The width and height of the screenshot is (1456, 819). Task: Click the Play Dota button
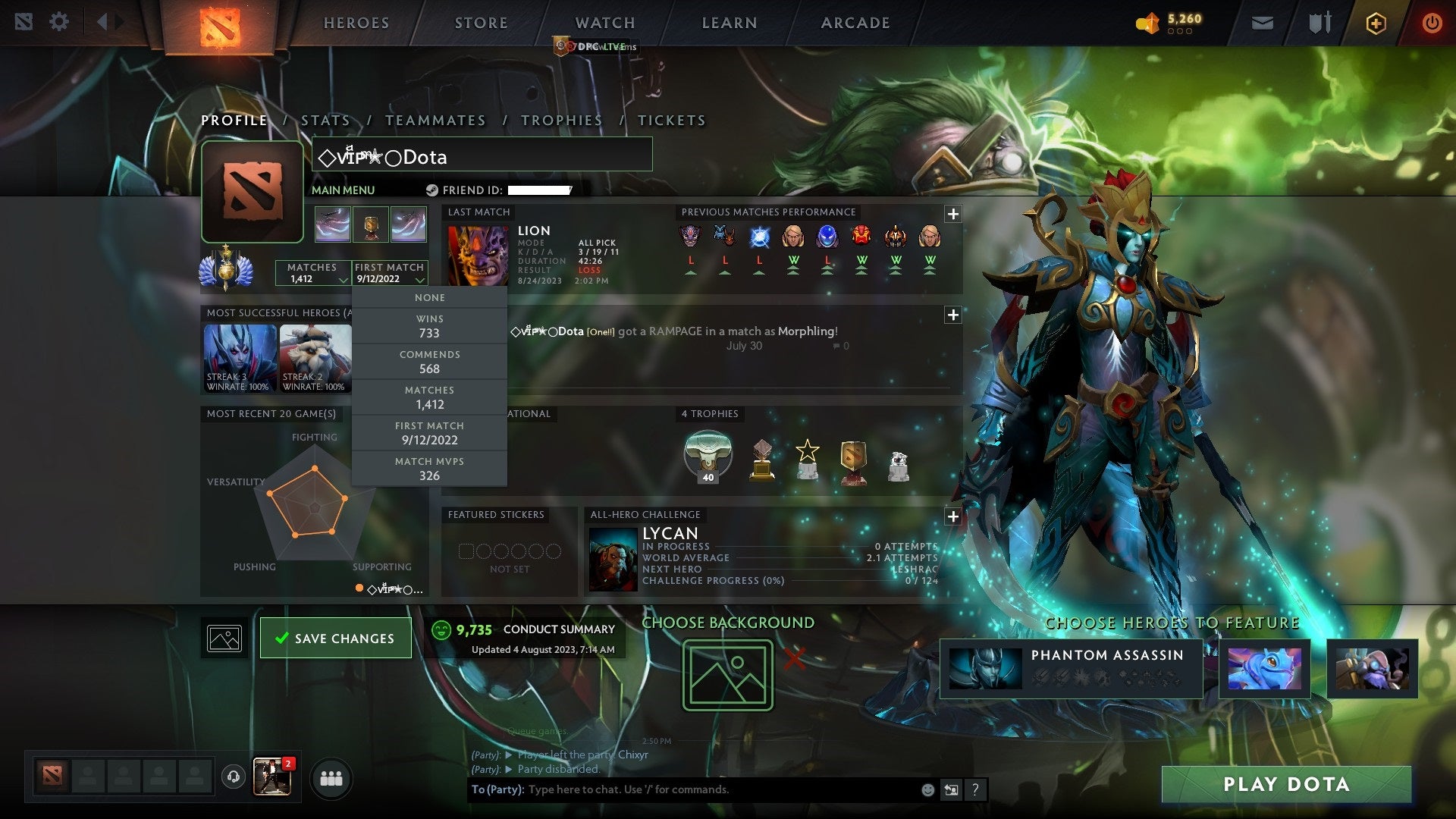(x=1286, y=784)
